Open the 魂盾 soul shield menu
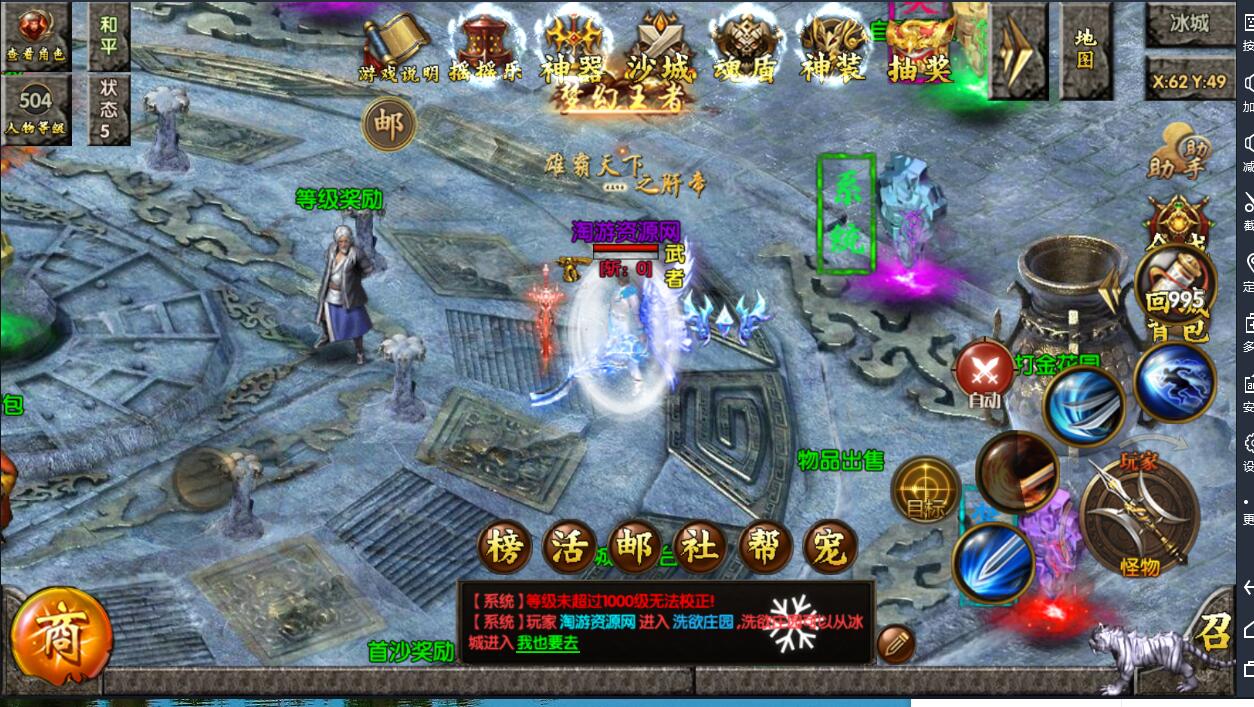The height and width of the screenshot is (707, 1254). click(747, 48)
